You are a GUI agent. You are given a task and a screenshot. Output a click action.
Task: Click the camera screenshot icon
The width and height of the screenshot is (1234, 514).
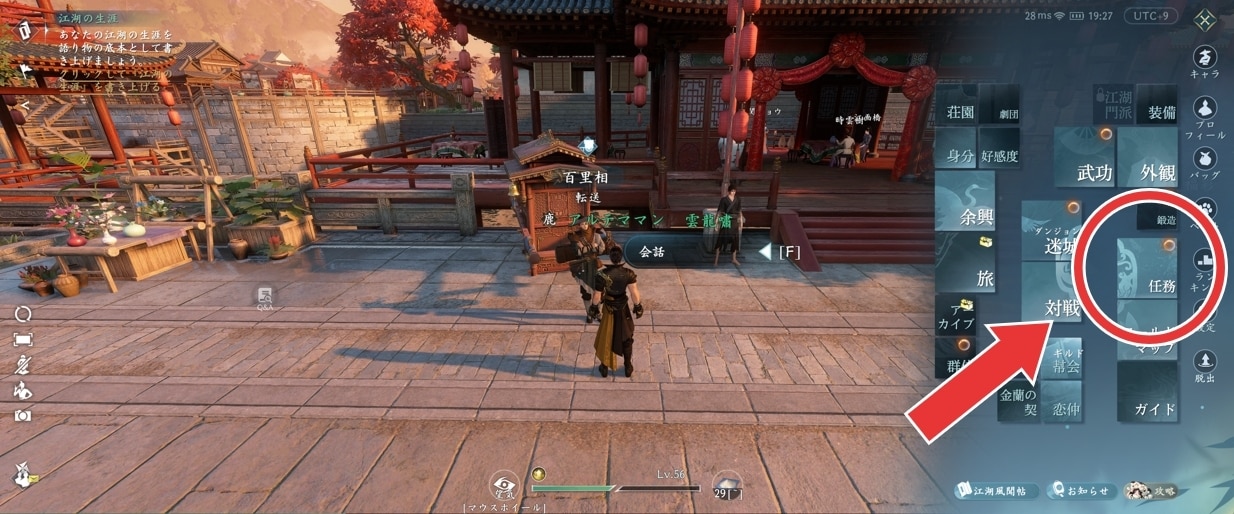click(x=23, y=415)
